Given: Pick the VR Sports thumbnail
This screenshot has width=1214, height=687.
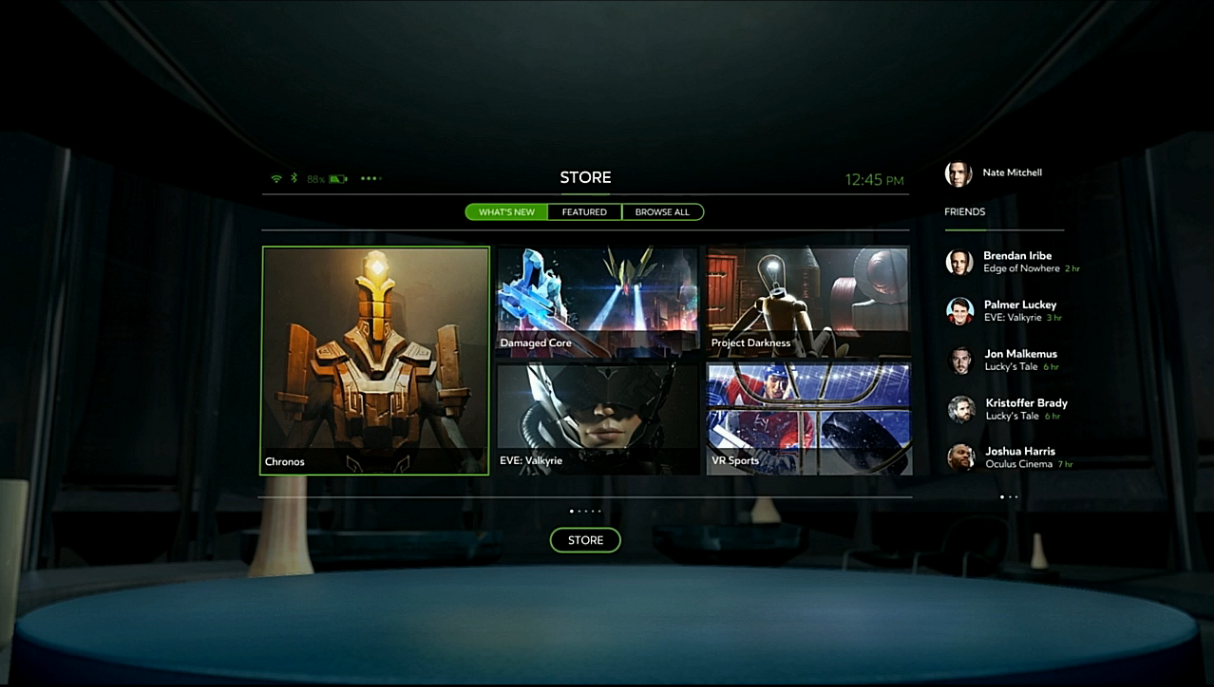Looking at the screenshot, I should point(808,418).
